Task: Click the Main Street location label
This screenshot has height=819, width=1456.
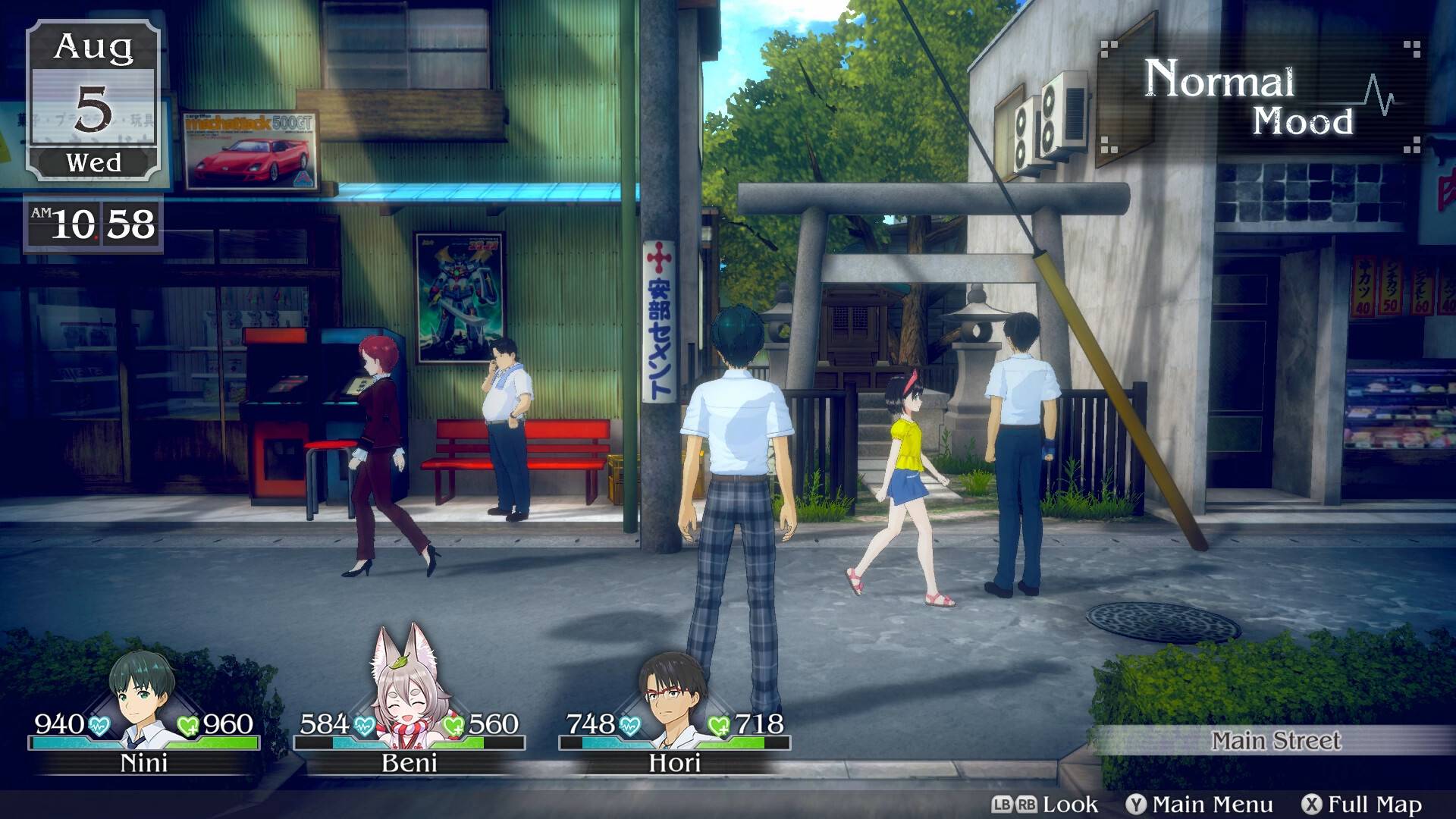Action: coord(1276,741)
